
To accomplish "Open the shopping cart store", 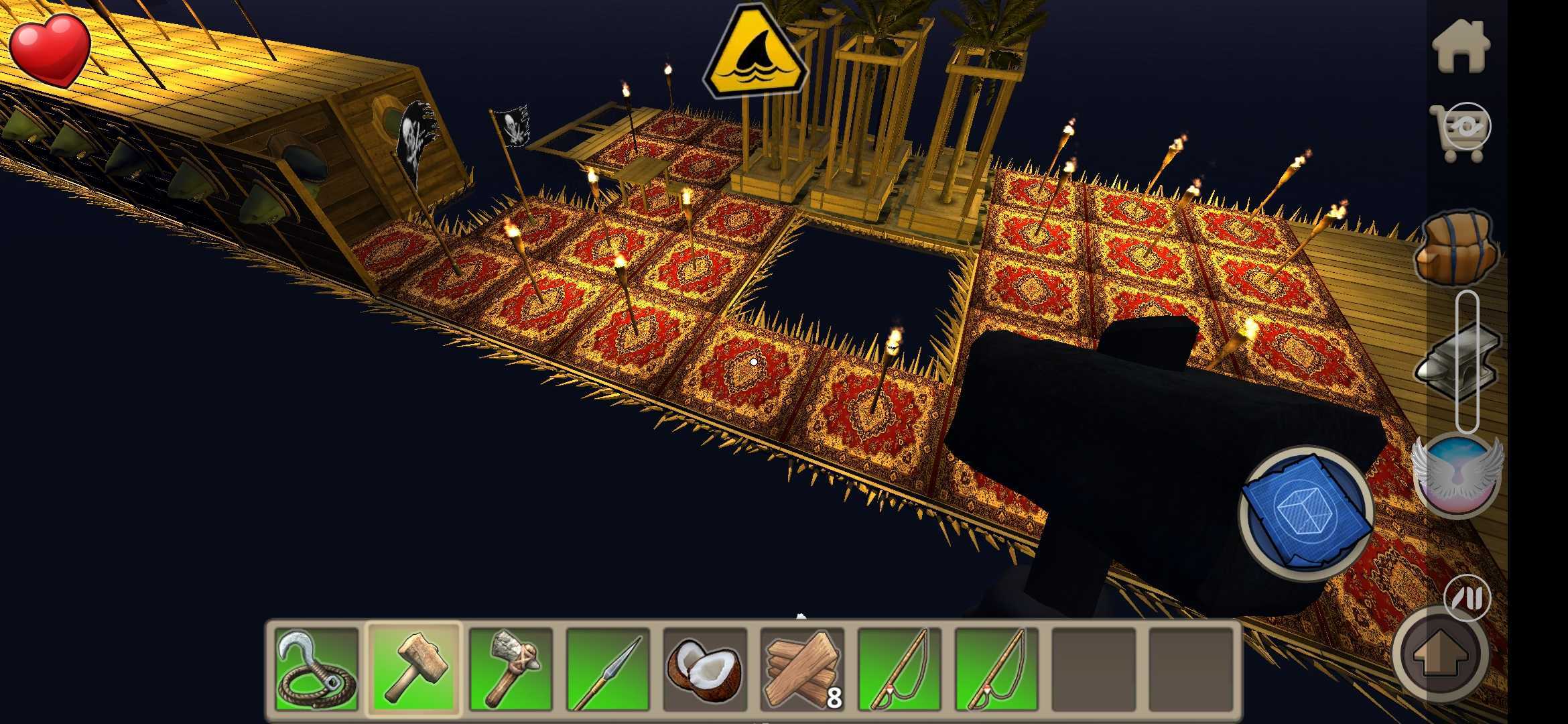I will [x=1461, y=132].
